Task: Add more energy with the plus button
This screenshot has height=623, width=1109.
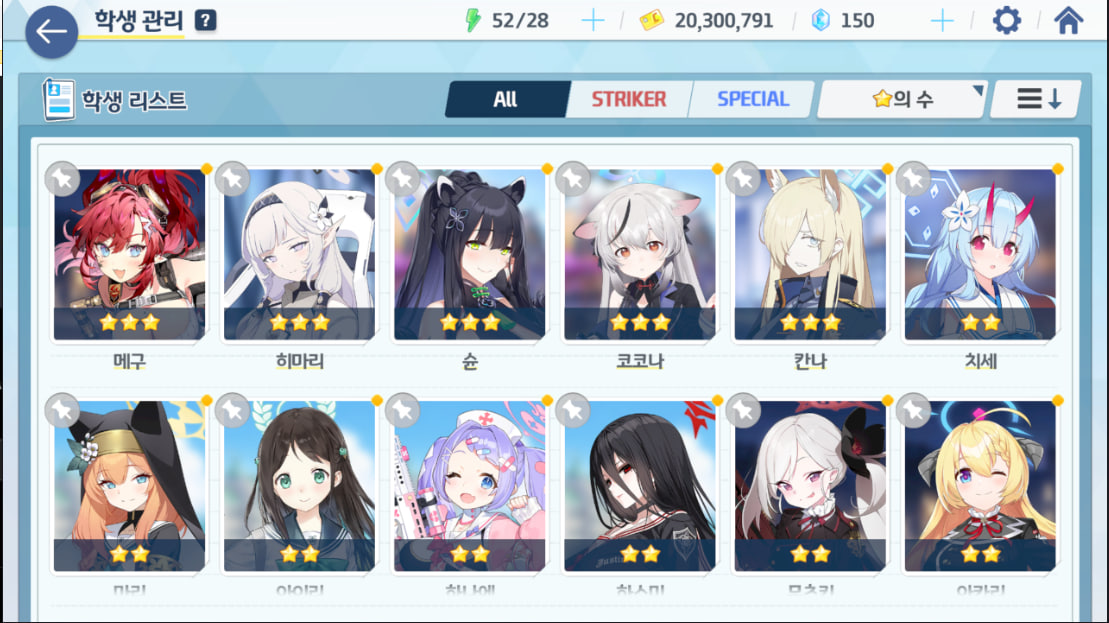Action: [592, 20]
